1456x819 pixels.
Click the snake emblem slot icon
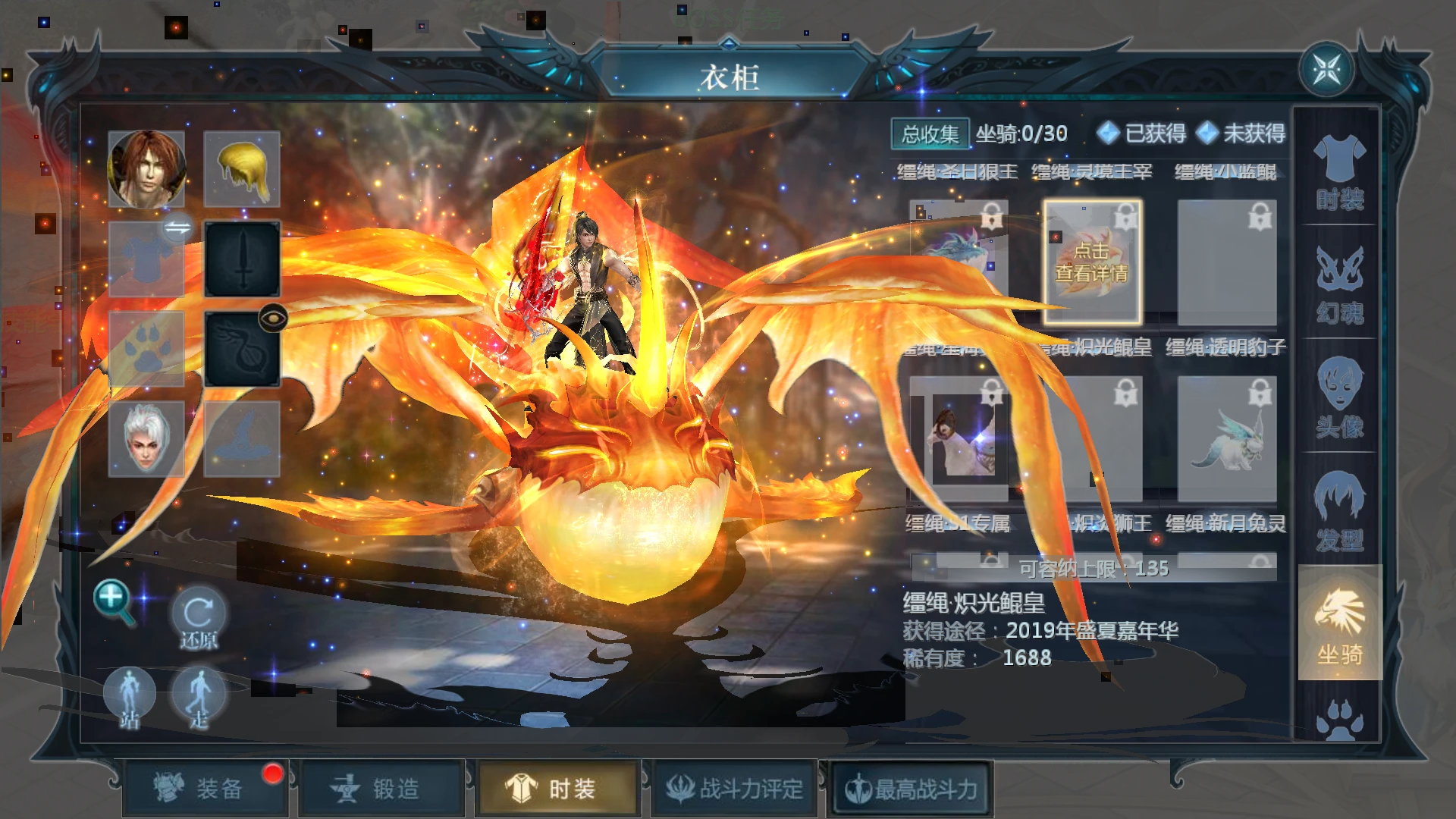pyautogui.click(x=241, y=347)
